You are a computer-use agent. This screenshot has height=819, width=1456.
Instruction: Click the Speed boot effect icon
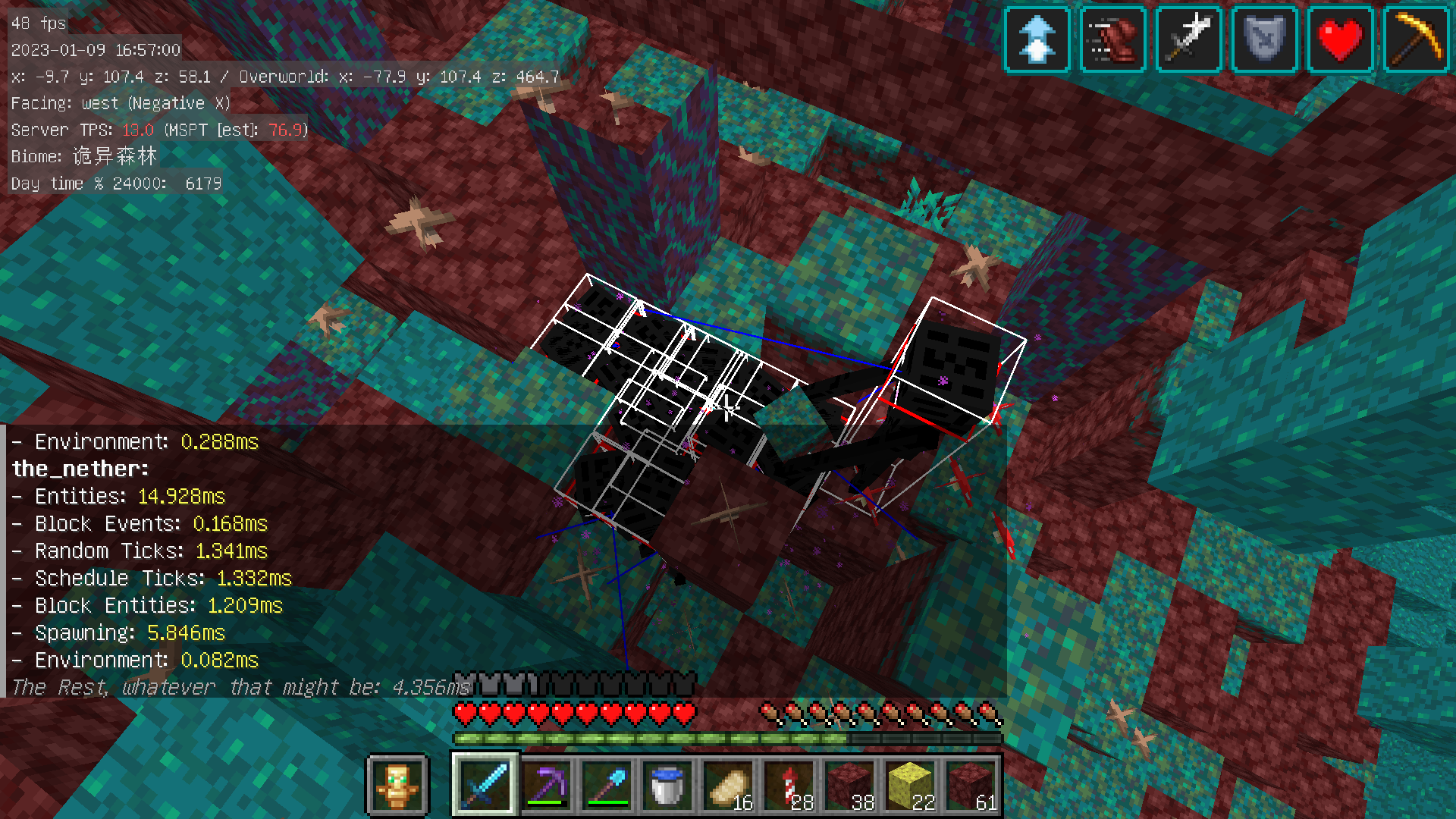[x=1112, y=39]
